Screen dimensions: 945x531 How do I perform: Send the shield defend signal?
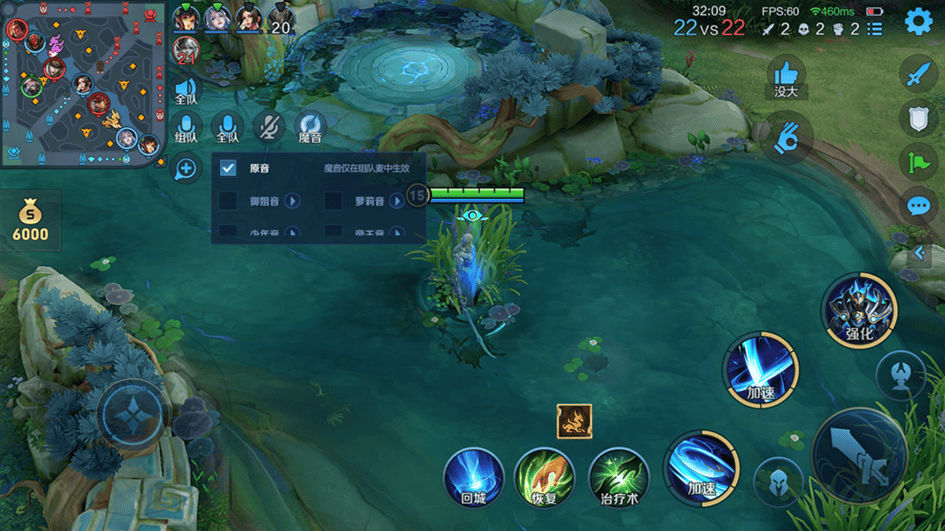point(918,118)
